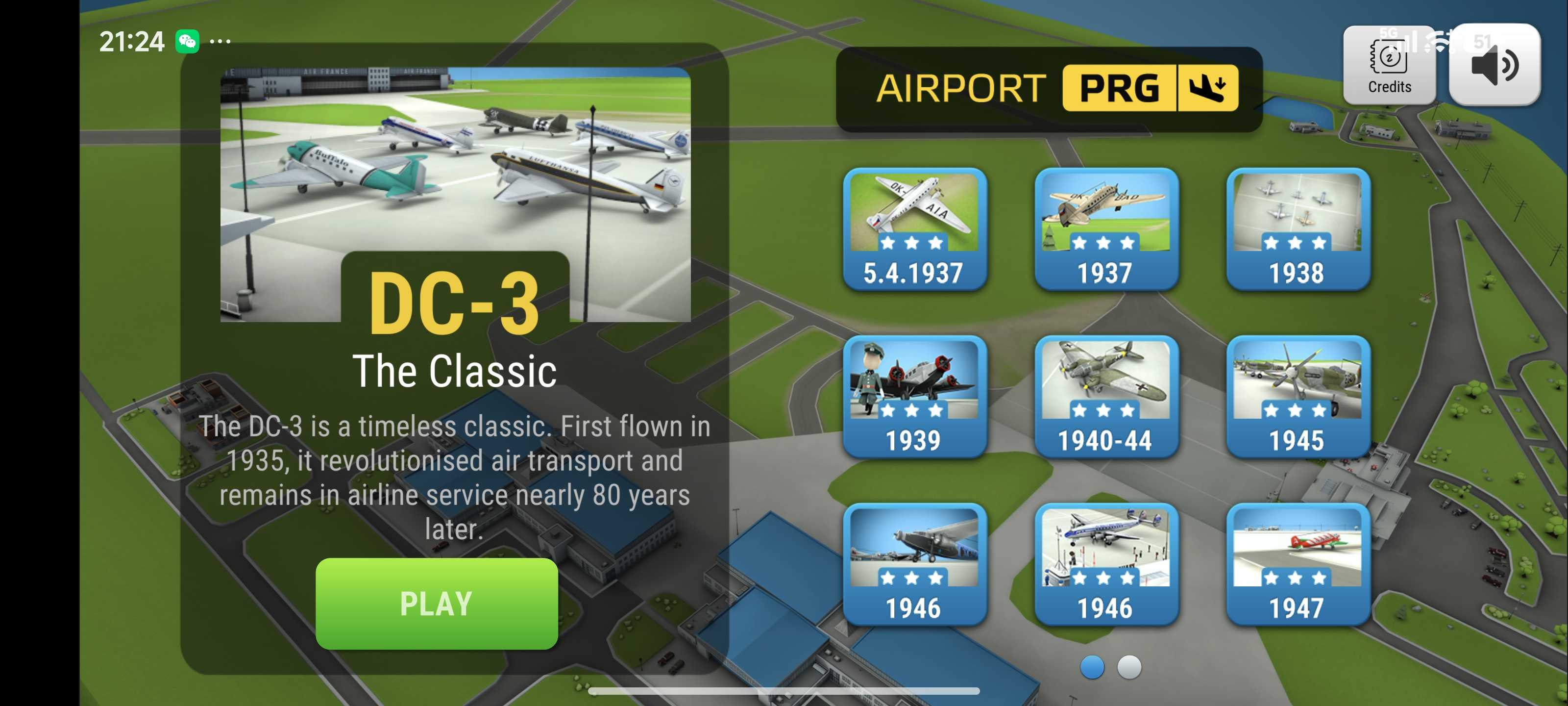Open the 1947 level tile
The image size is (1568, 706).
tap(1298, 564)
